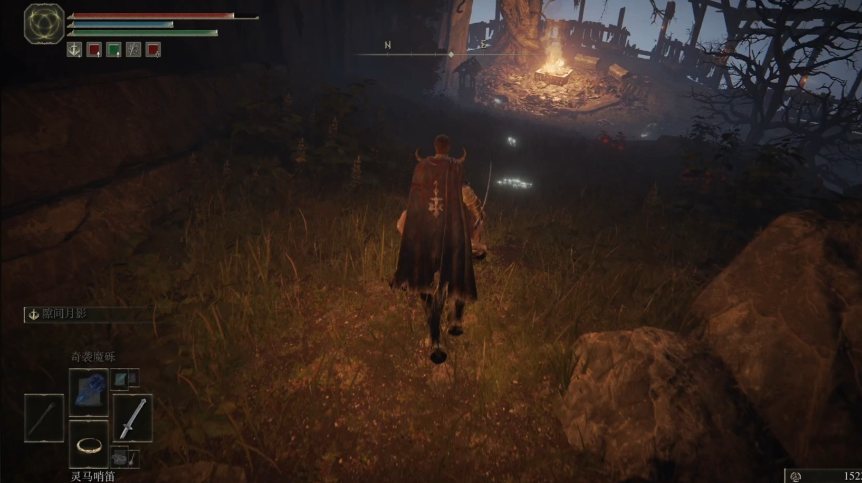Click the green status buff icon
Screen dimensions: 862x483
(x=114, y=49)
